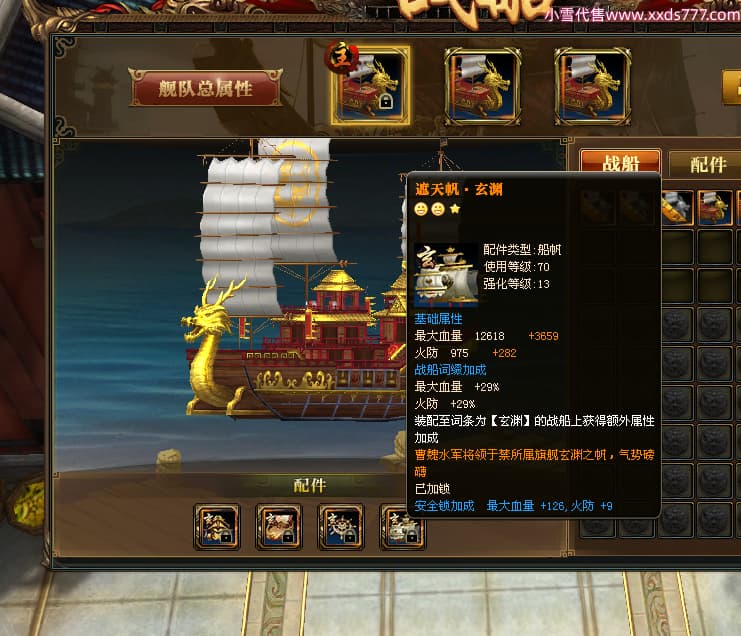Viewport: 741px width, 636px height.
Task: Select the main flagship slot marked 主
Action: [370, 85]
